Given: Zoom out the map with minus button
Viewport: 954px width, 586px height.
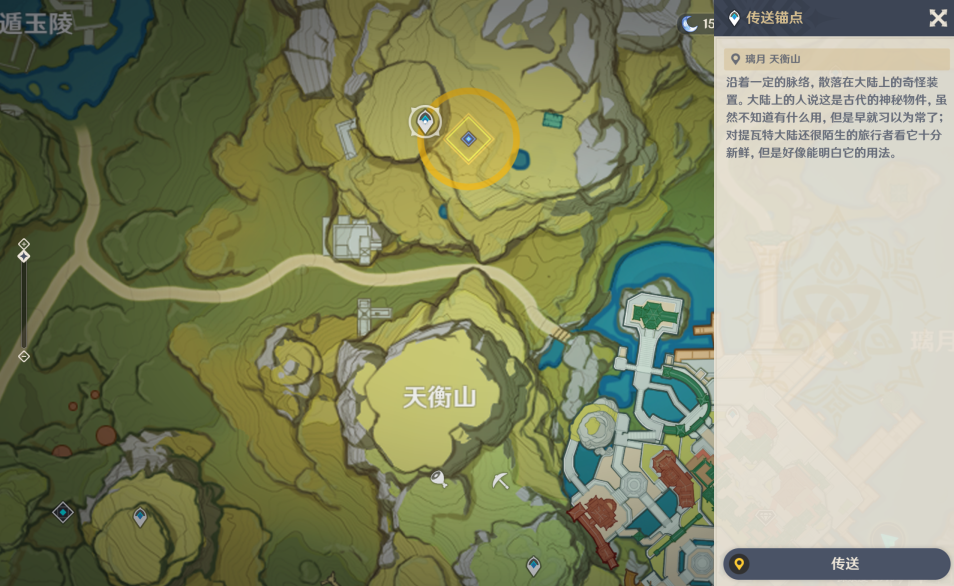Looking at the screenshot, I should 24,356.
